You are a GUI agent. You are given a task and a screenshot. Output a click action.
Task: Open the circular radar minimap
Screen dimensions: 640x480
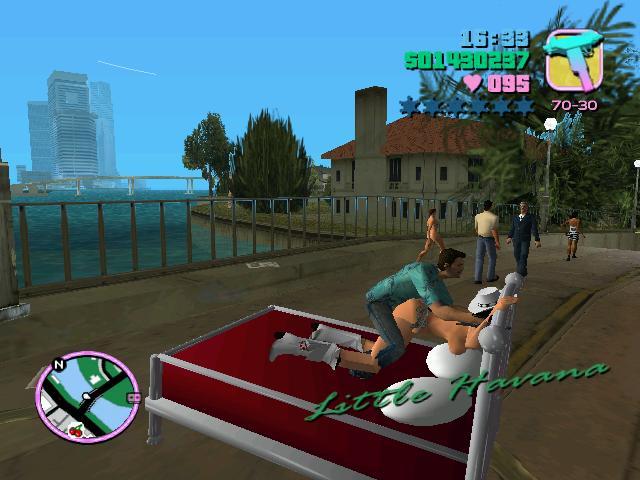point(87,398)
